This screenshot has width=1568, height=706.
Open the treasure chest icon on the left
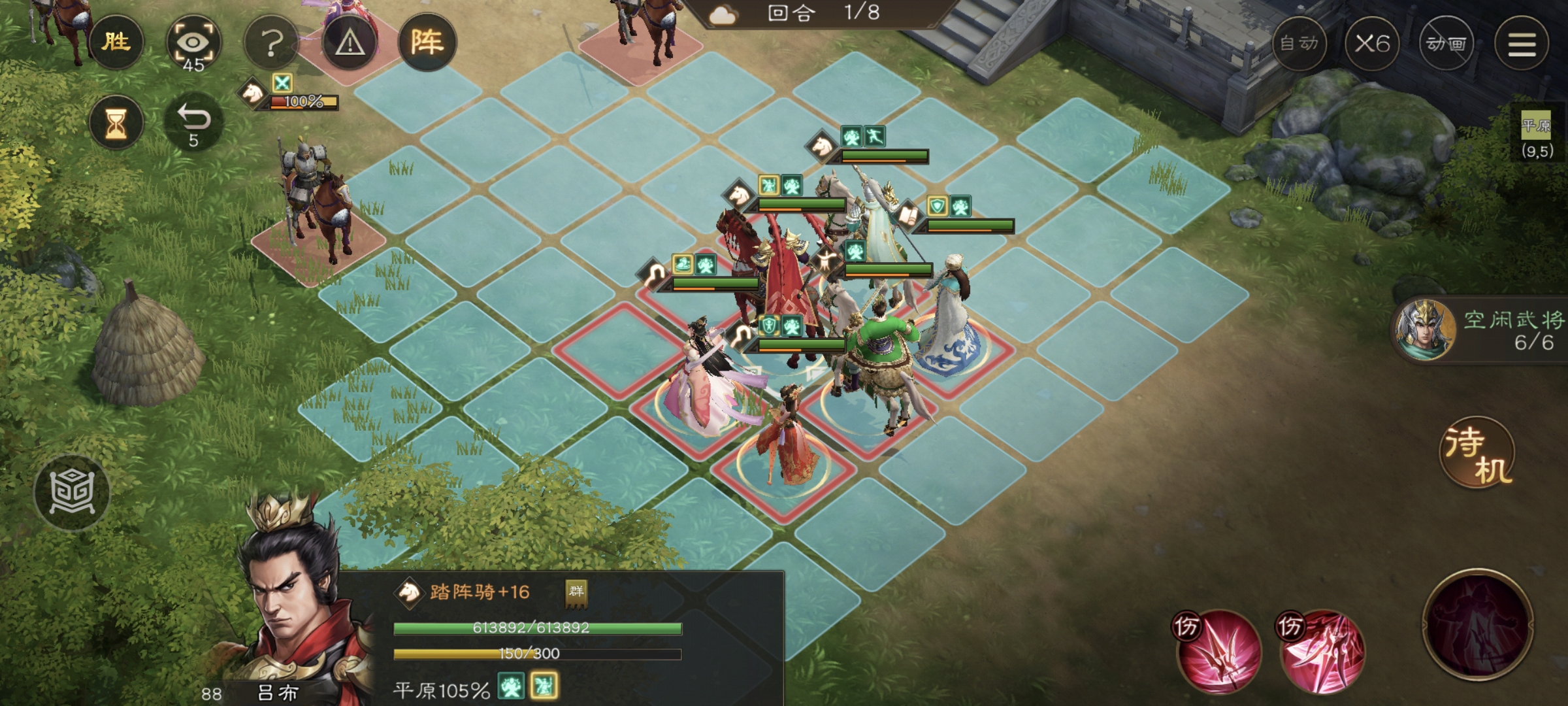73,492
